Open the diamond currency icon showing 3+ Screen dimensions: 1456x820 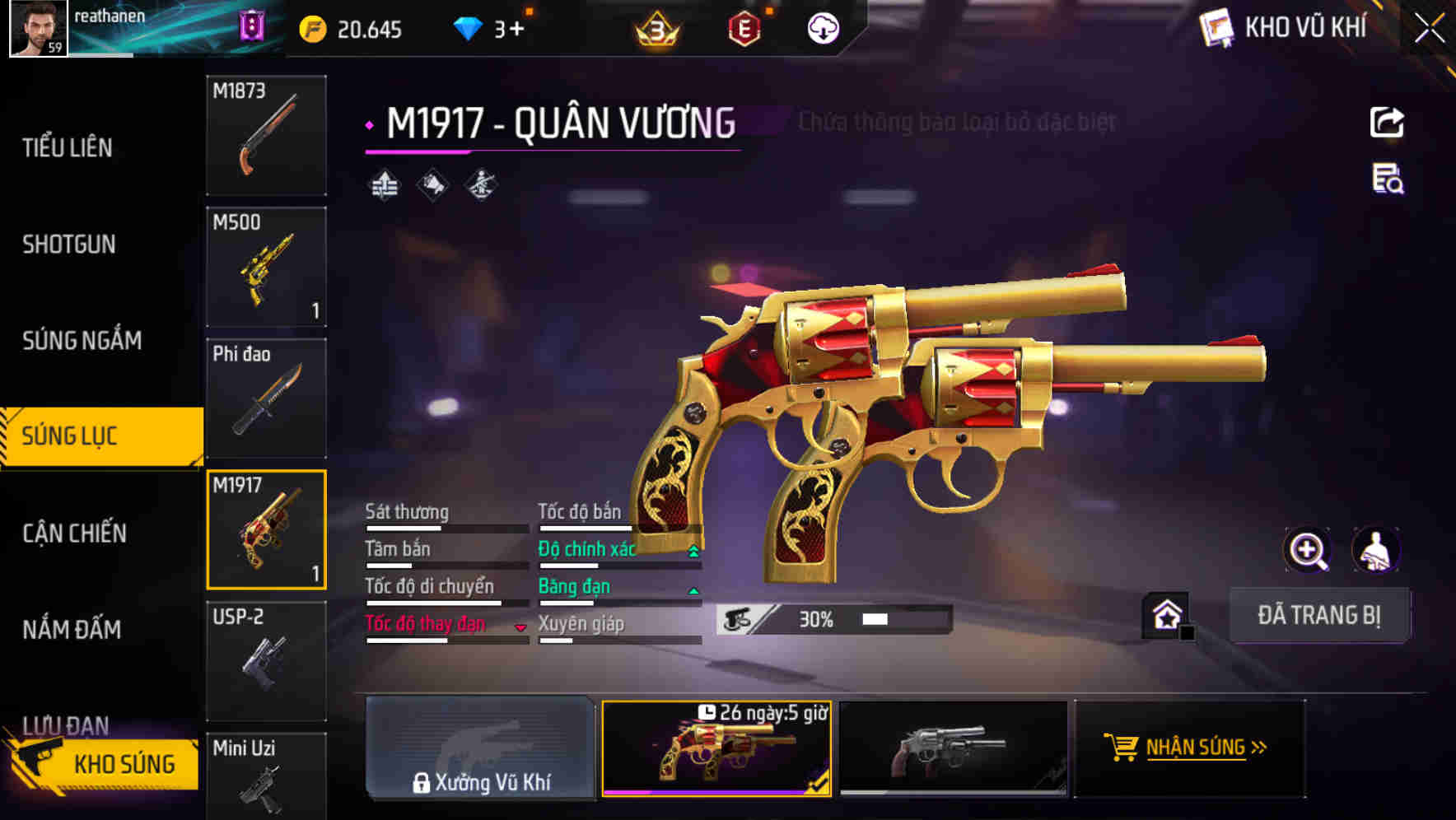467,27
